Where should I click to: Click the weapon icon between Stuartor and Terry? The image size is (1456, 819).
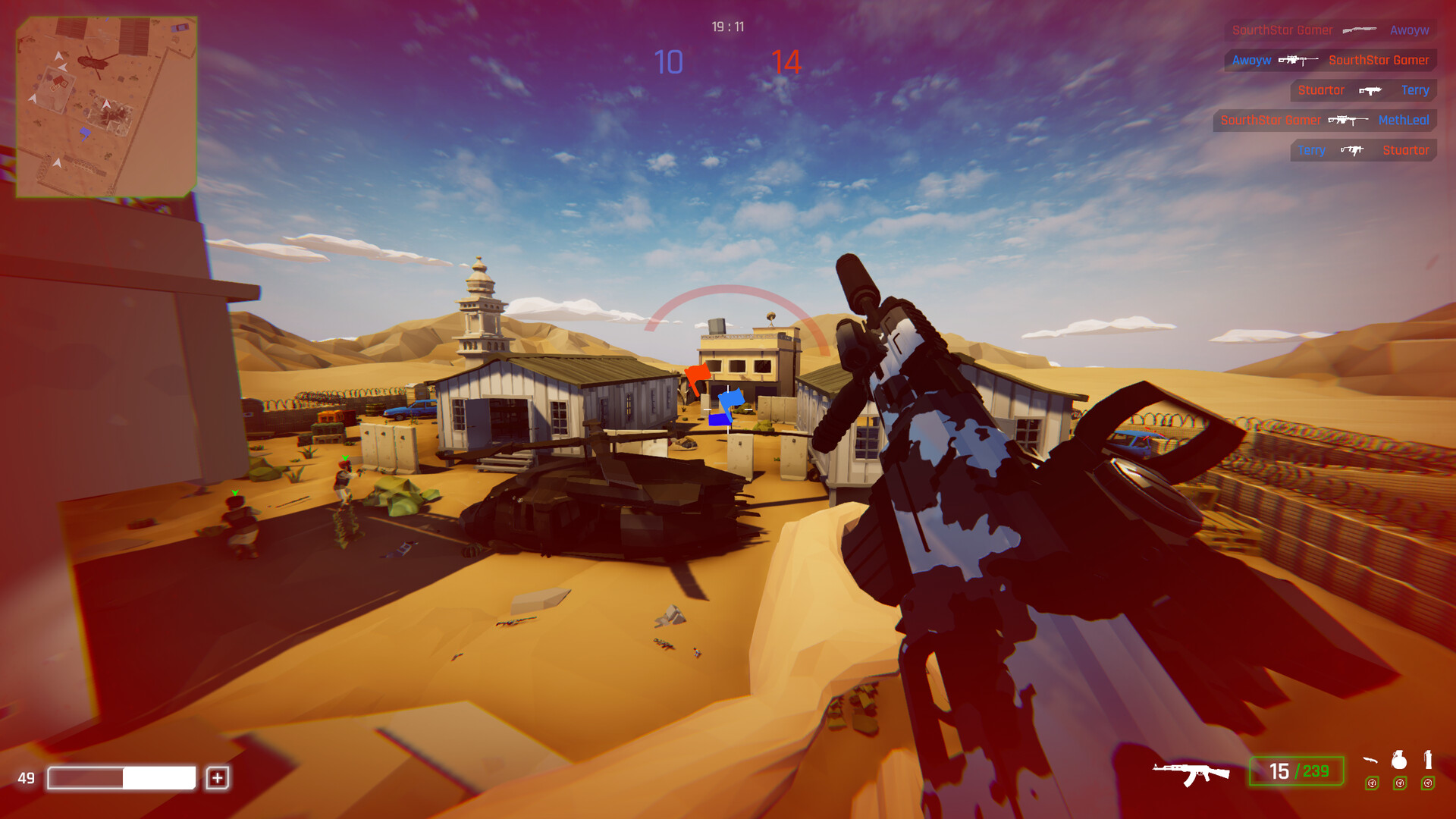point(1370,90)
